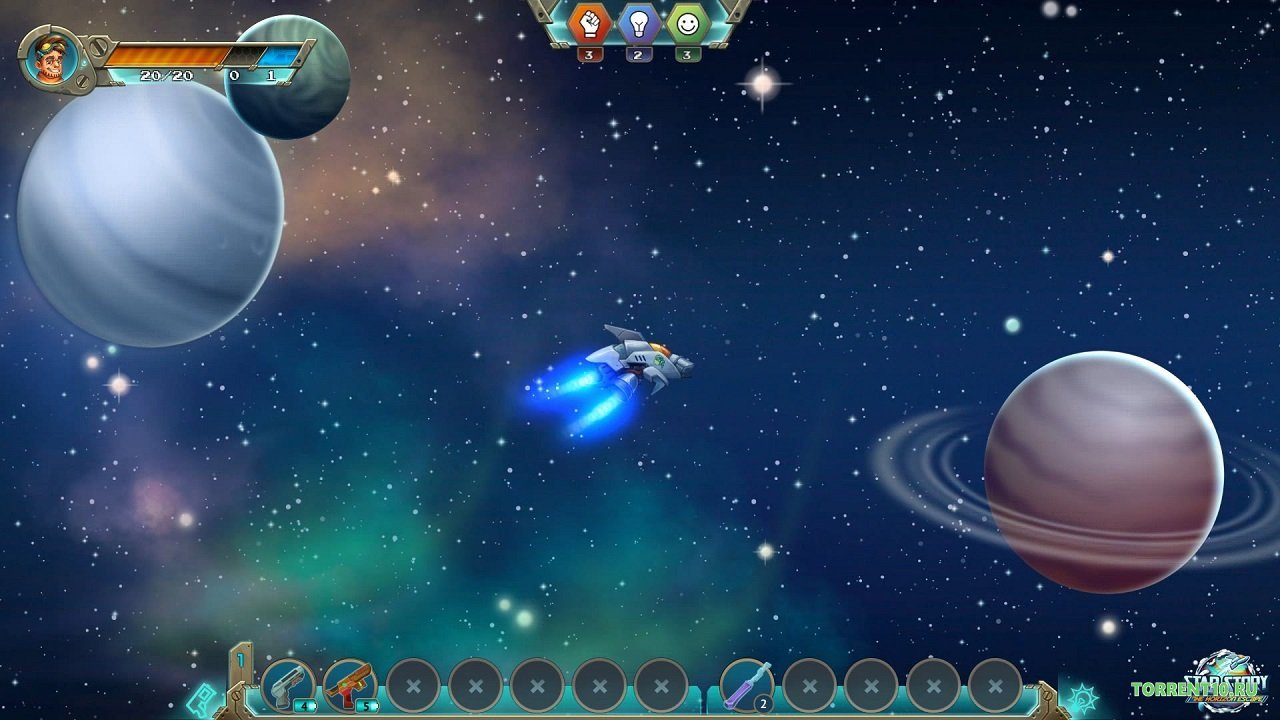Image resolution: width=1280 pixels, height=720 pixels.
Task: Click the screwdriver quantity badge showing 2
Action: click(762, 705)
